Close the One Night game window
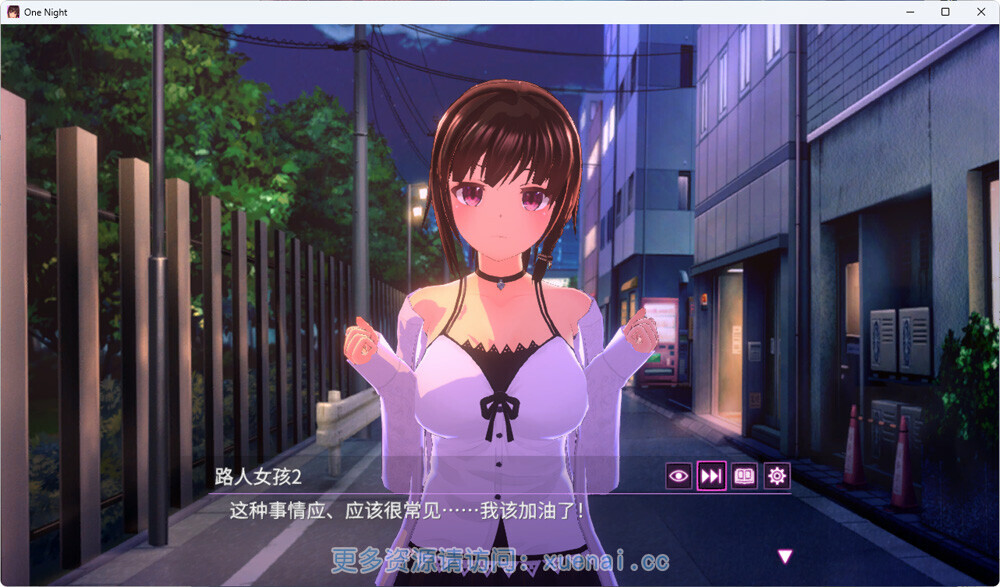Viewport: 1000px width, 587px height. pos(977,12)
